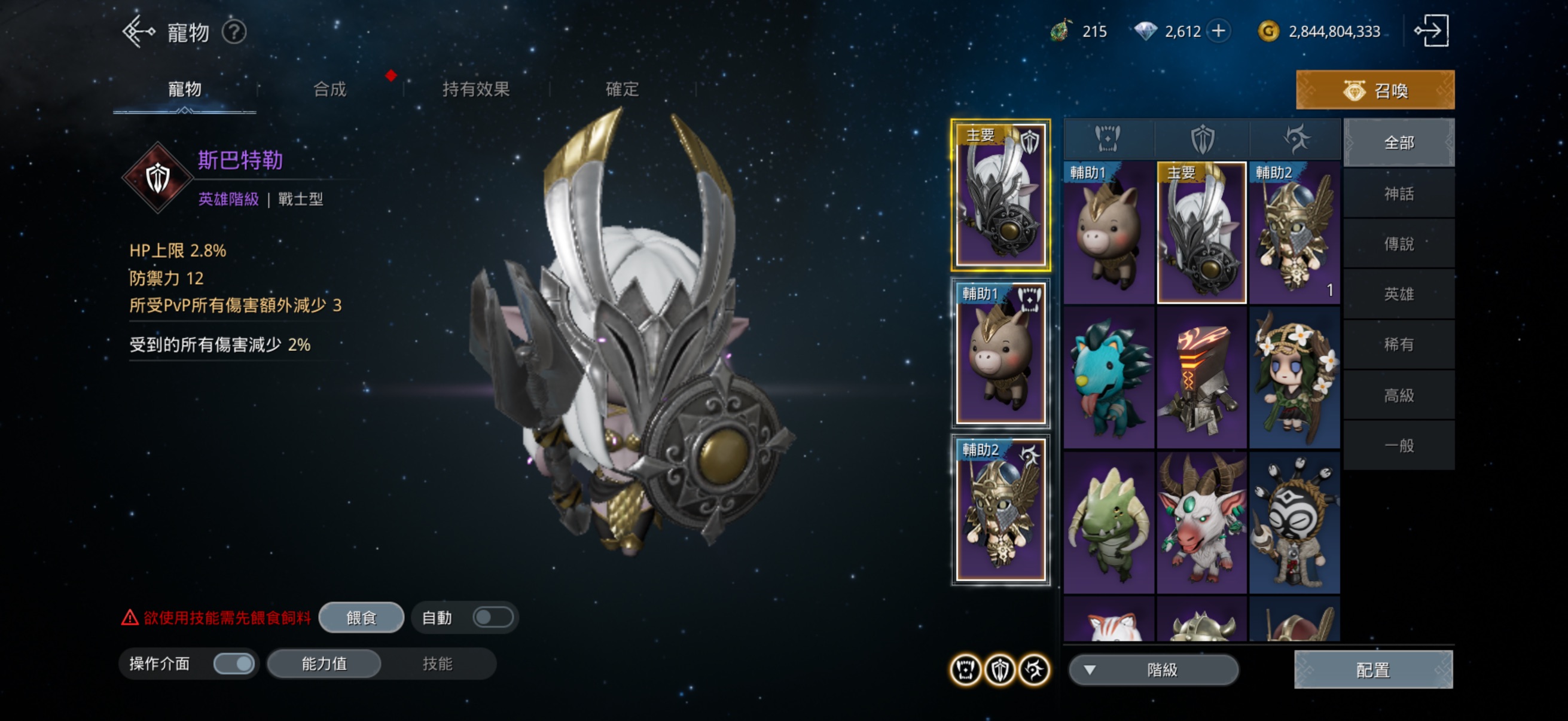This screenshot has height=721, width=1568.
Task: Select the 確定 tab
Action: tap(621, 90)
